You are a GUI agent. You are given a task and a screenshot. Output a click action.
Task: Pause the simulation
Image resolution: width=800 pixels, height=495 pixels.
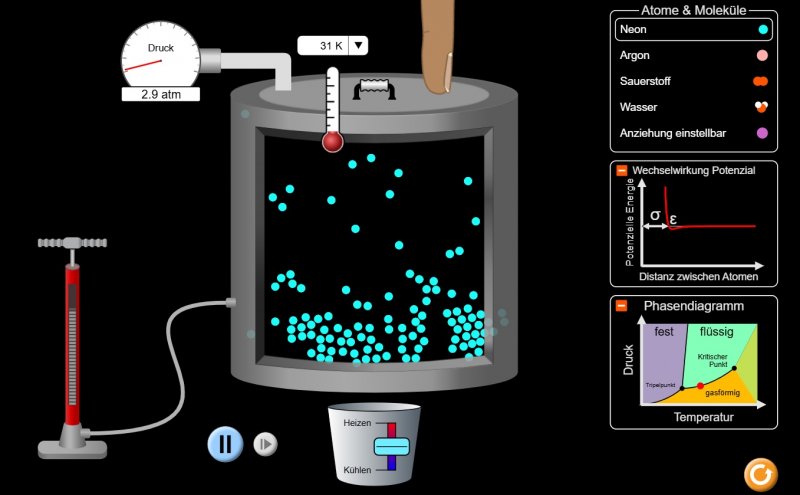click(226, 443)
